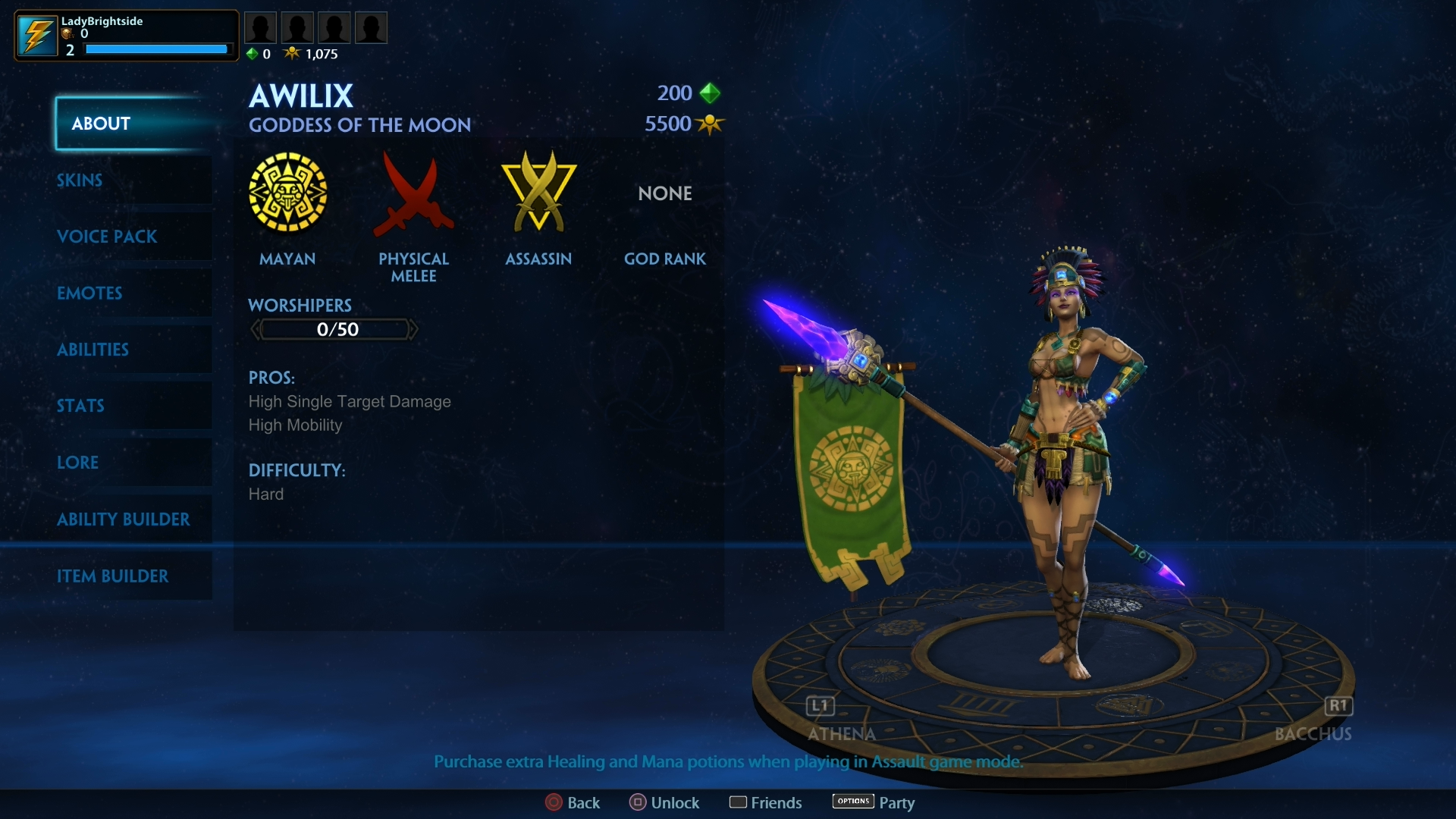1456x819 pixels.
Task: Switch to the Abilities tab
Action: click(93, 350)
